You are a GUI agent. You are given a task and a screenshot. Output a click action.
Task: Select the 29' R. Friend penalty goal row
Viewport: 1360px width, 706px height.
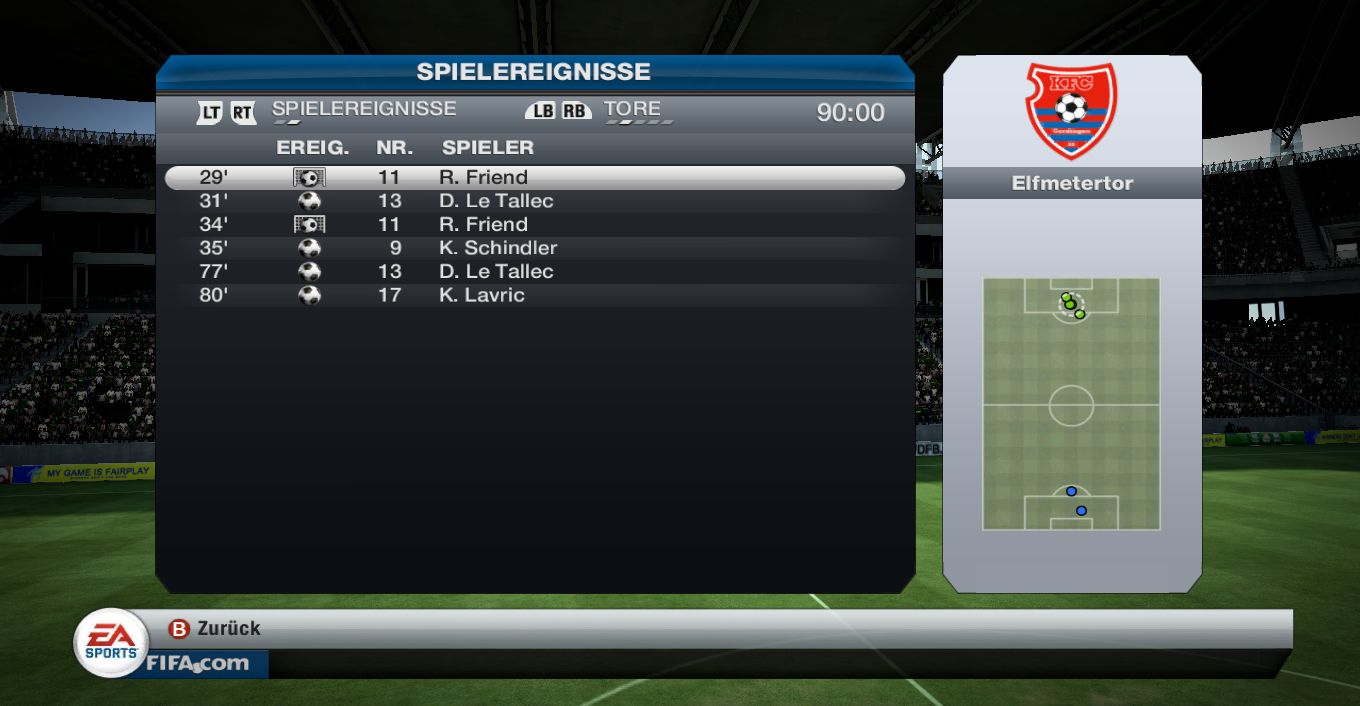pyautogui.click(x=534, y=178)
